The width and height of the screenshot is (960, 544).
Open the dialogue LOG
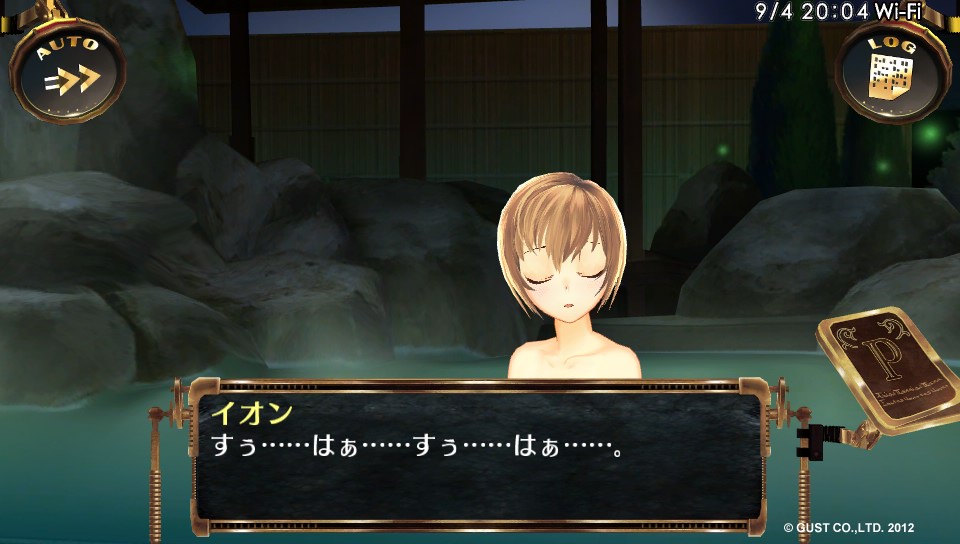892,70
